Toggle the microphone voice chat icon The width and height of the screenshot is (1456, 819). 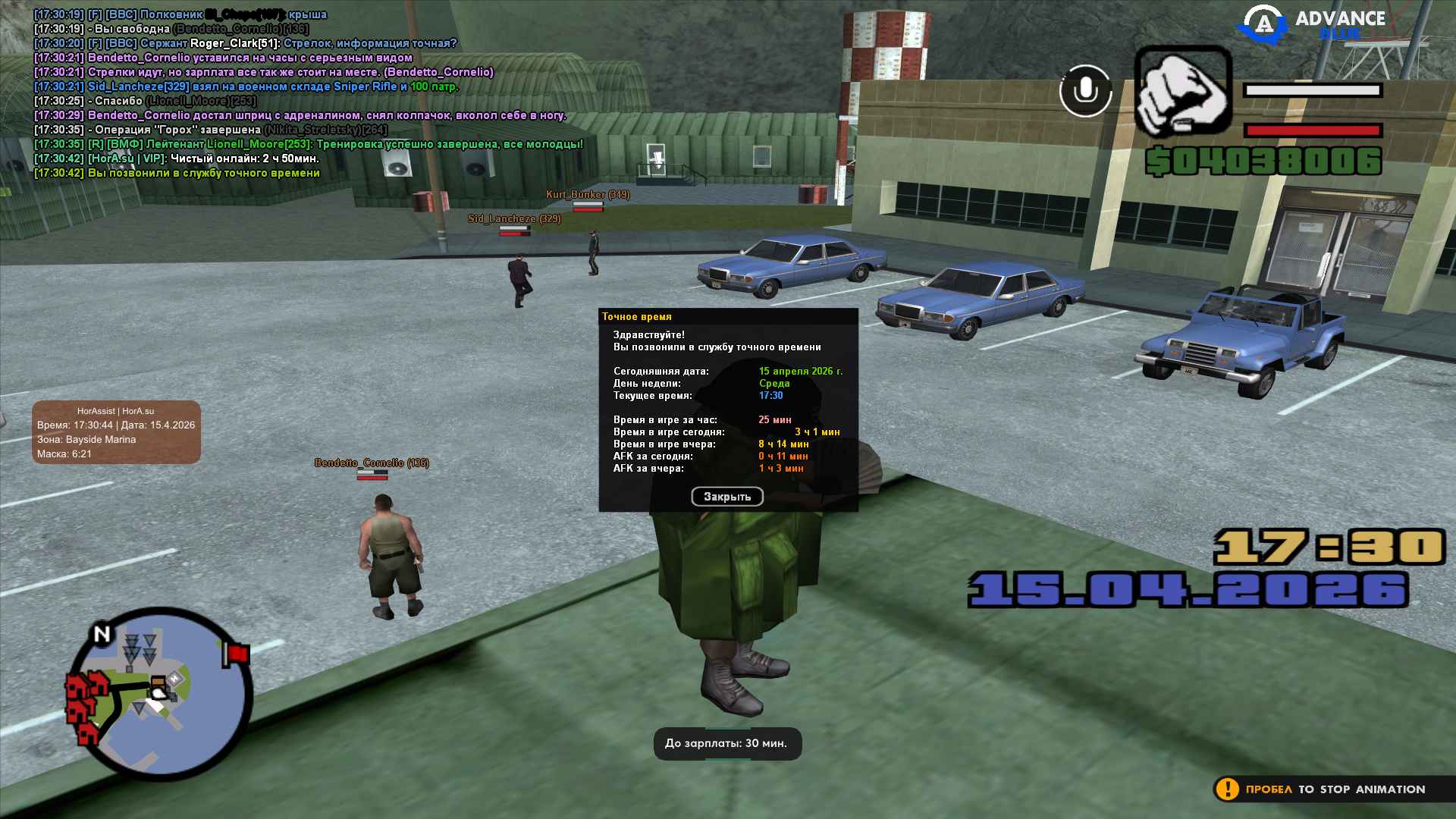1085,91
